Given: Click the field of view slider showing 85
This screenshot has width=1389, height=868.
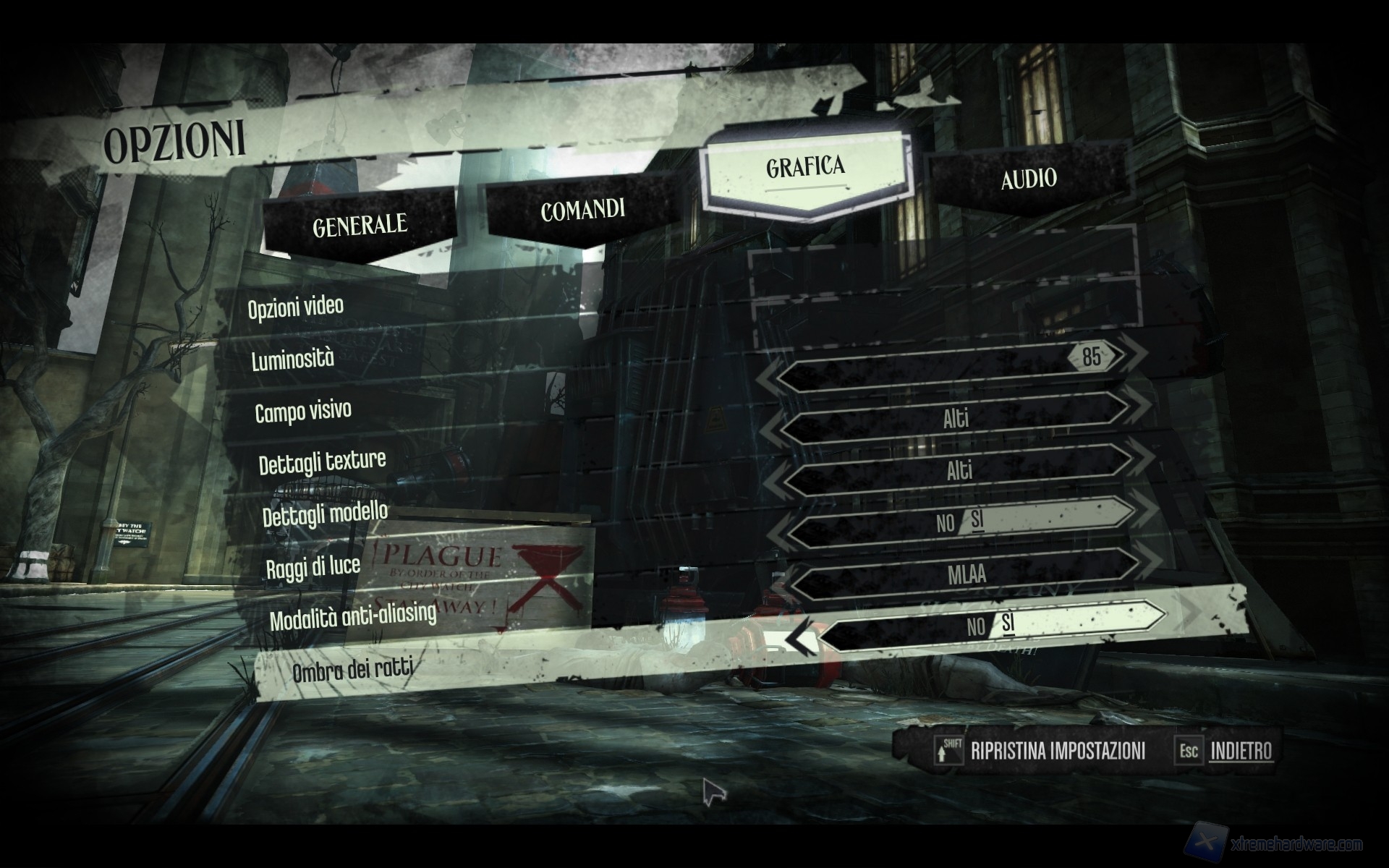Looking at the screenshot, I should pyautogui.click(x=955, y=365).
